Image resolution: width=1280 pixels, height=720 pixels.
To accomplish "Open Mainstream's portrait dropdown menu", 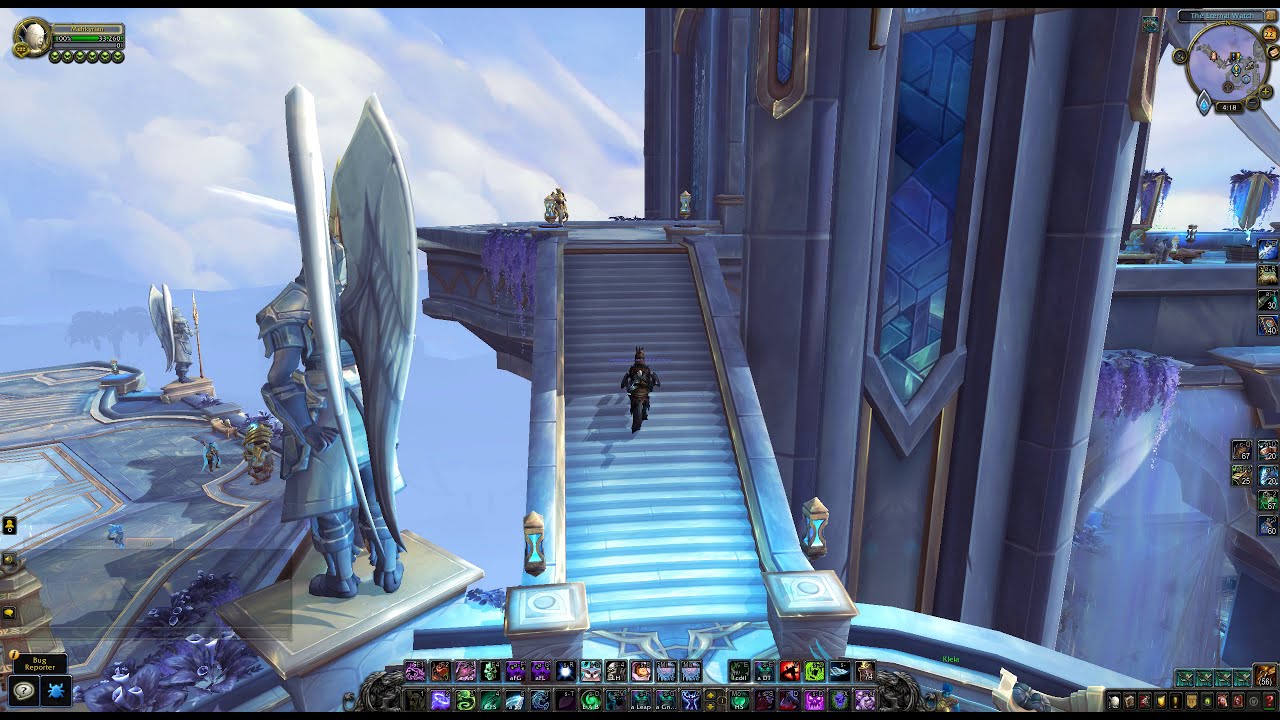I will [33, 37].
